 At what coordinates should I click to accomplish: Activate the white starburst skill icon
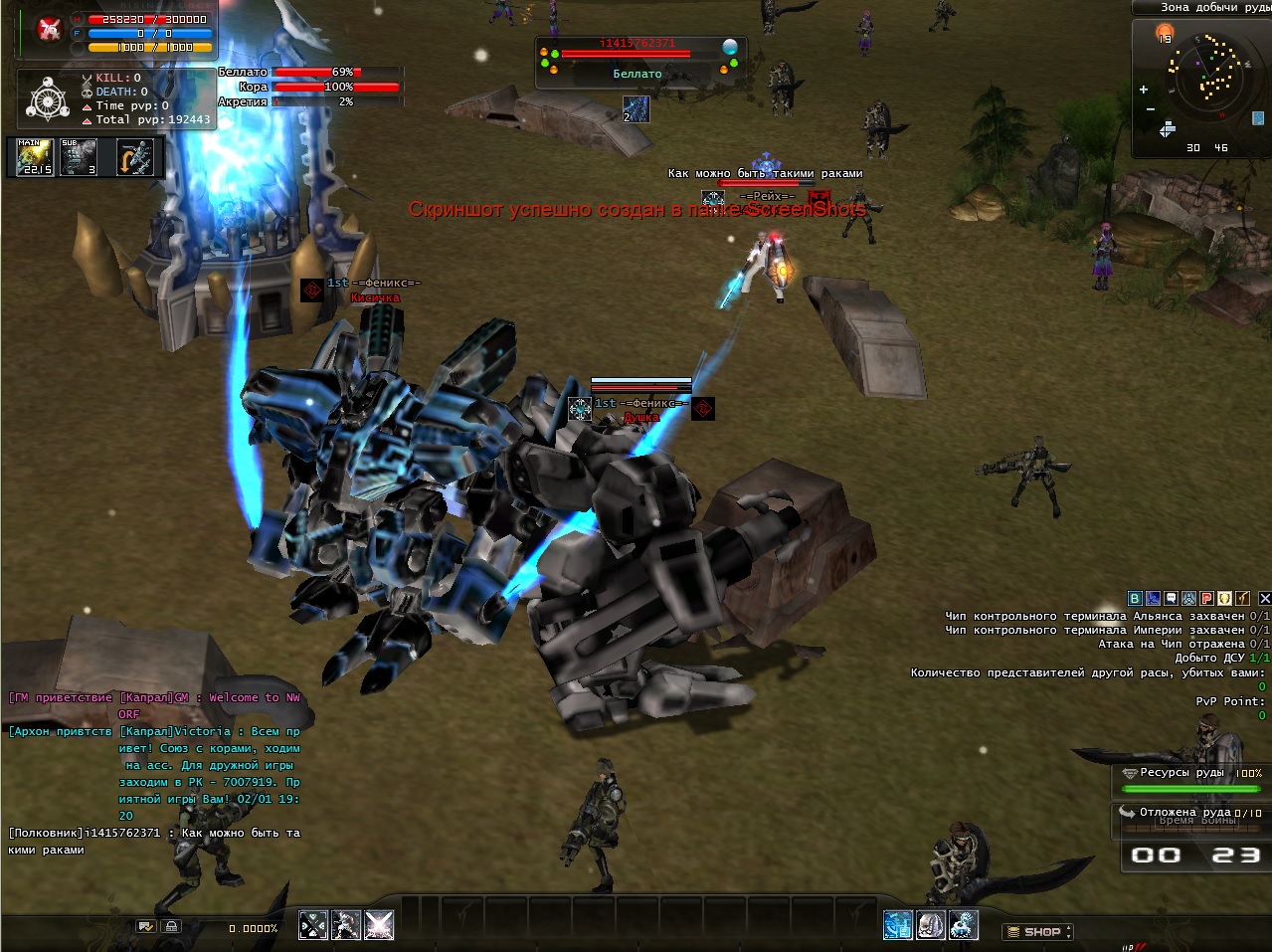tap(379, 925)
